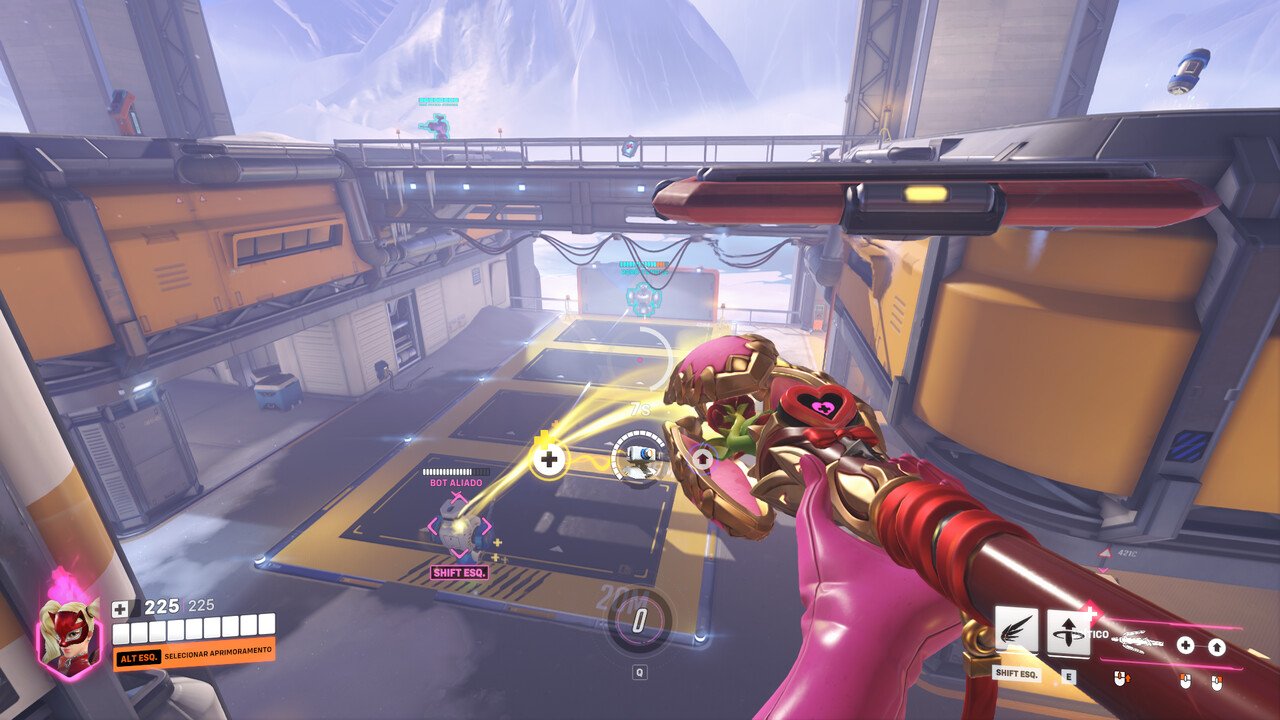This screenshot has height=720, width=1280.
Task: Click the up-arrow ammo modifier icon
Action: [1218, 645]
